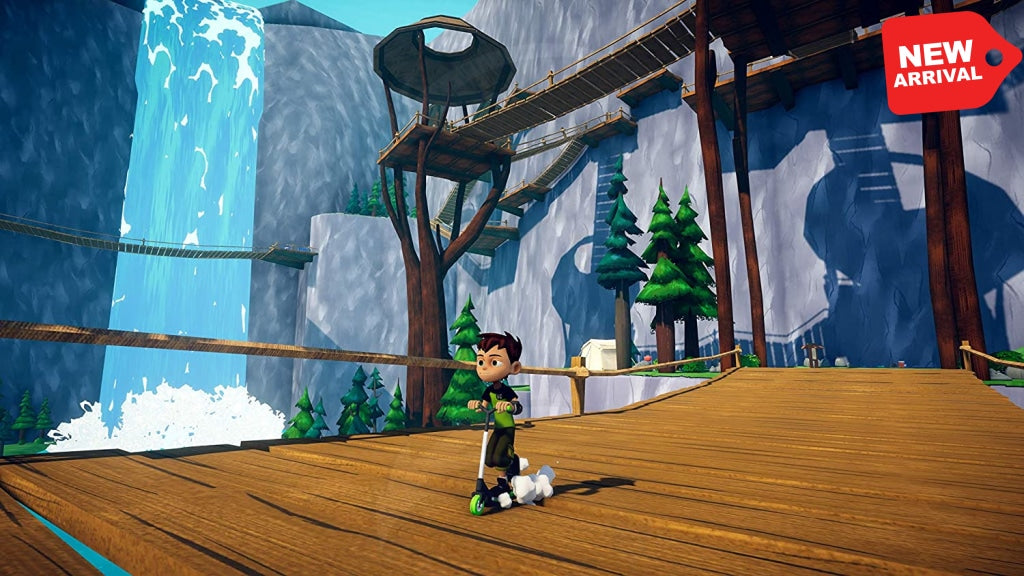Click the red NEW ARRIVAL tag
The width and height of the screenshot is (1024, 576).
(x=946, y=61)
